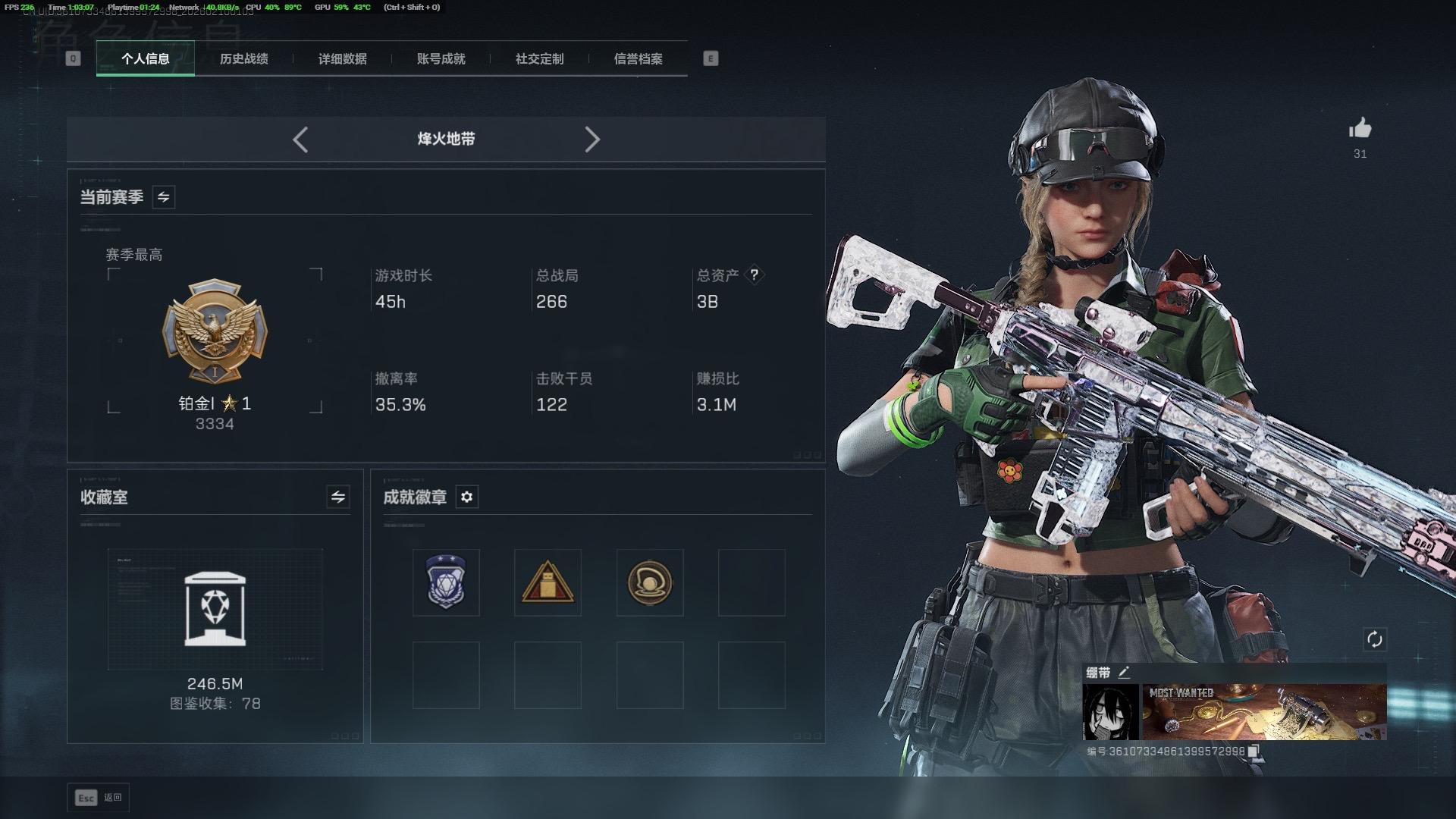The height and width of the screenshot is (819, 1456).
Task: Open the 收藏室 display case thumbnail
Action: tap(215, 609)
